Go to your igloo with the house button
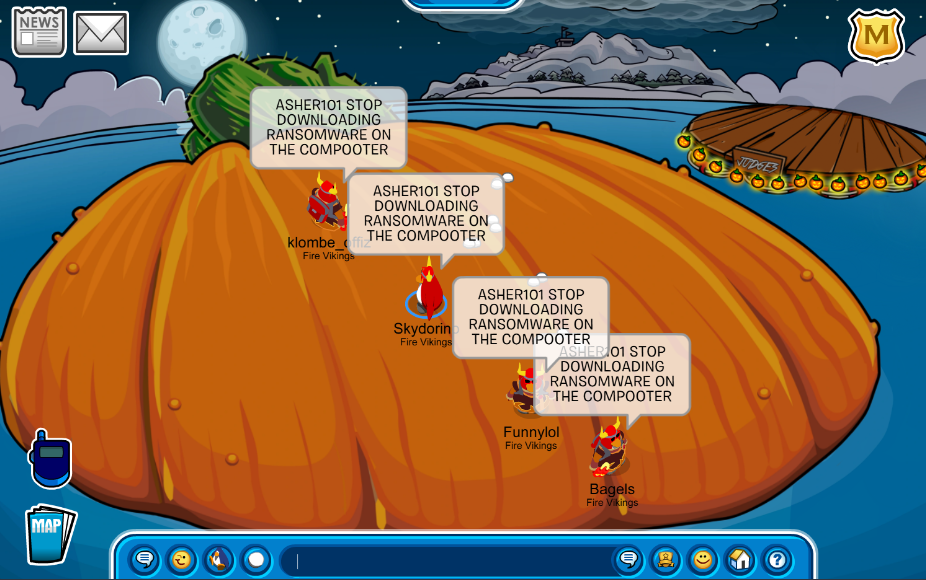Viewport: 926px width, 580px height. (740, 559)
